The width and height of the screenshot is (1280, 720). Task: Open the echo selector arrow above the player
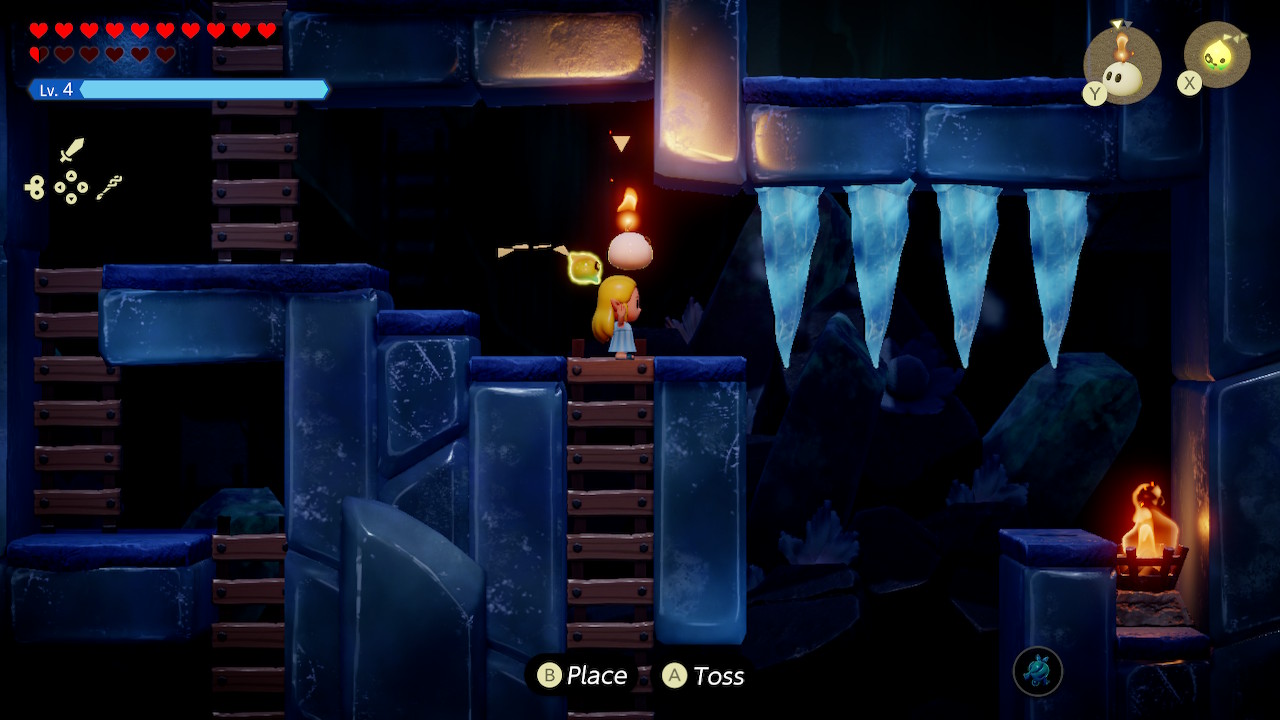tap(621, 141)
